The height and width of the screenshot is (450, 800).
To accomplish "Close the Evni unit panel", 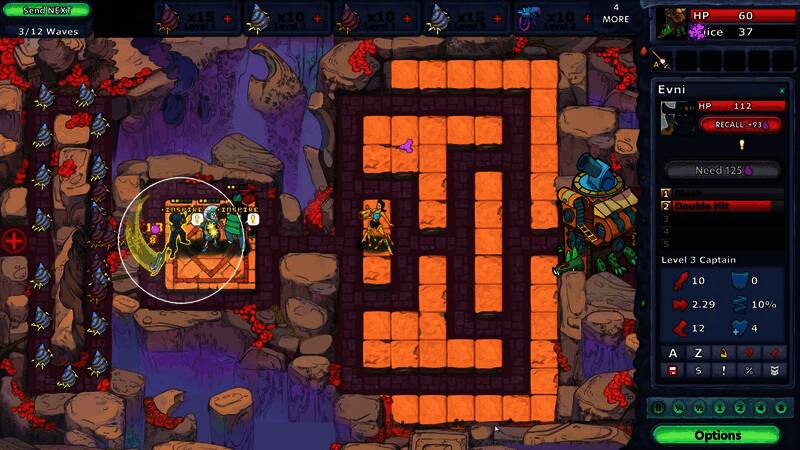I will [782, 90].
